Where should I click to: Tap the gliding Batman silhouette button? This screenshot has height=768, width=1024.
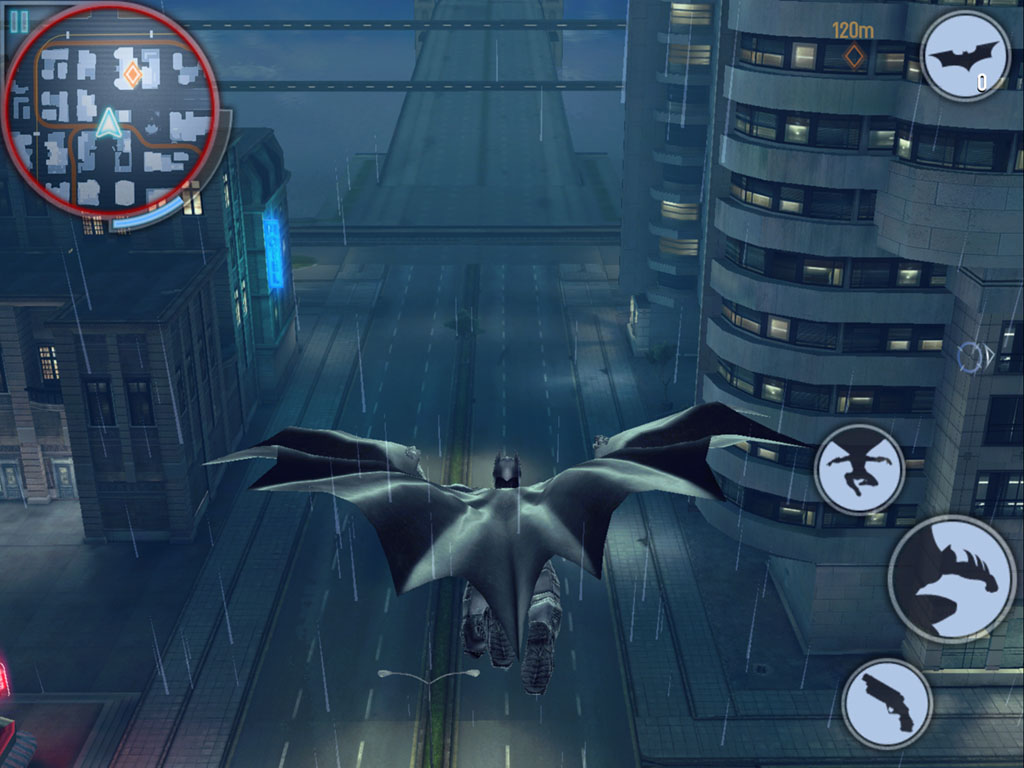(859, 469)
